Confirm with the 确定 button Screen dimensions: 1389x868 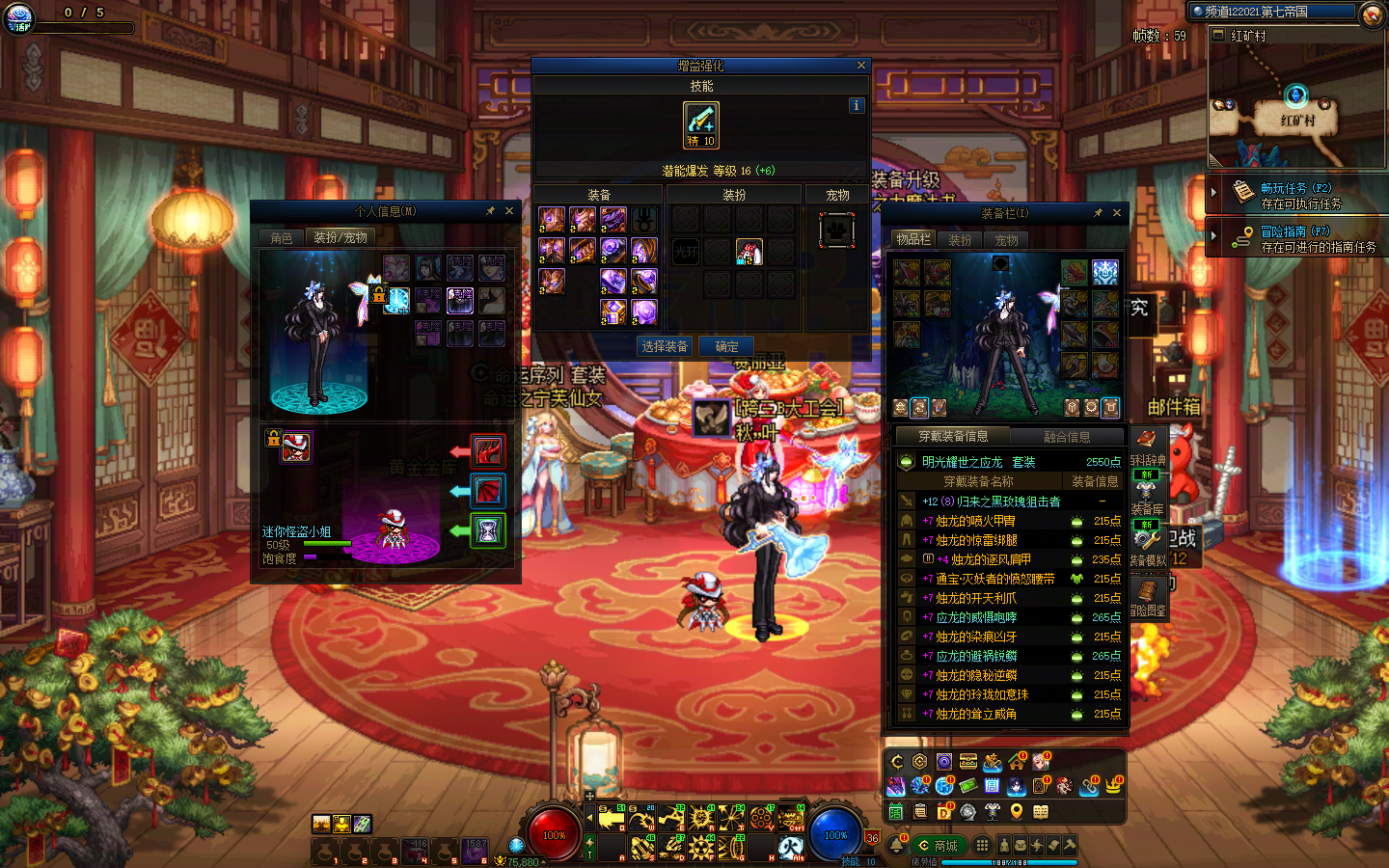coord(726,346)
